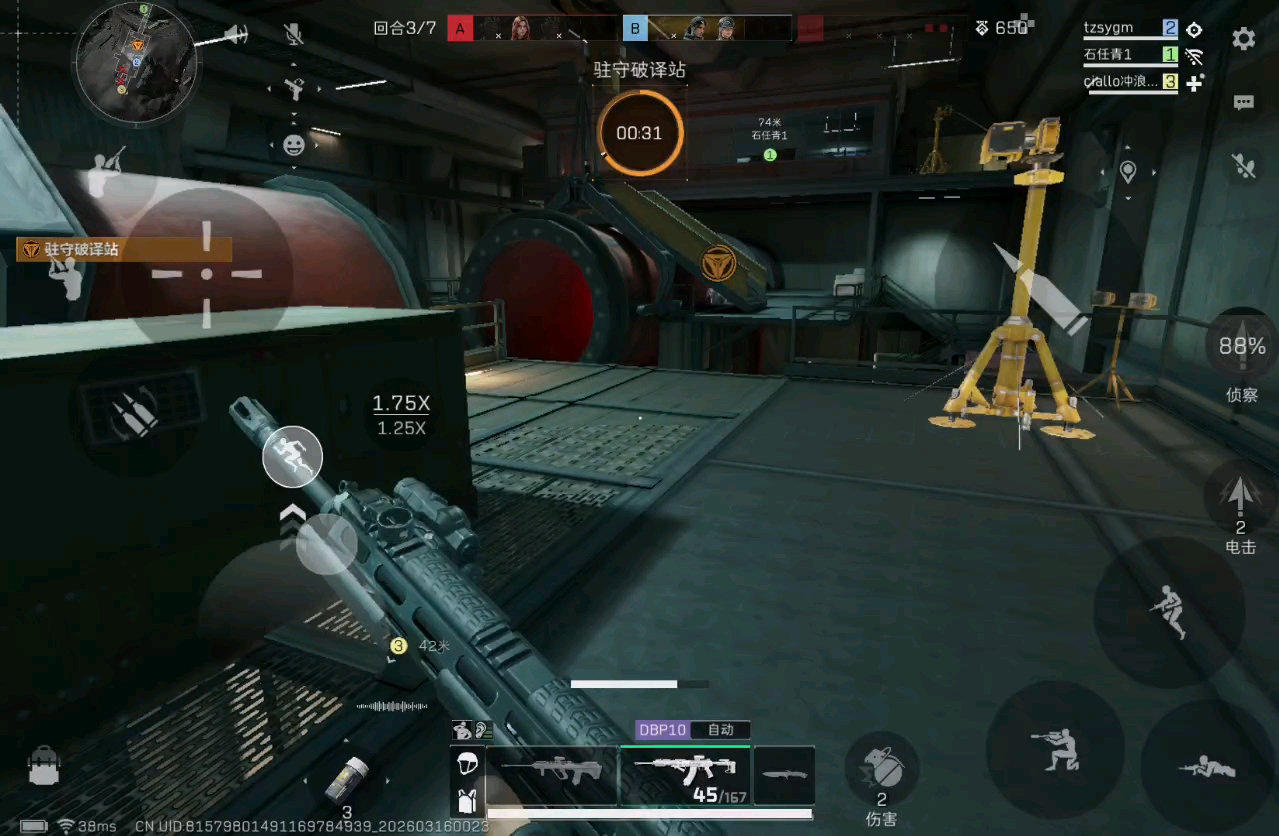Switch to the first primary weapon slot
The image size is (1279, 836).
(x=552, y=775)
